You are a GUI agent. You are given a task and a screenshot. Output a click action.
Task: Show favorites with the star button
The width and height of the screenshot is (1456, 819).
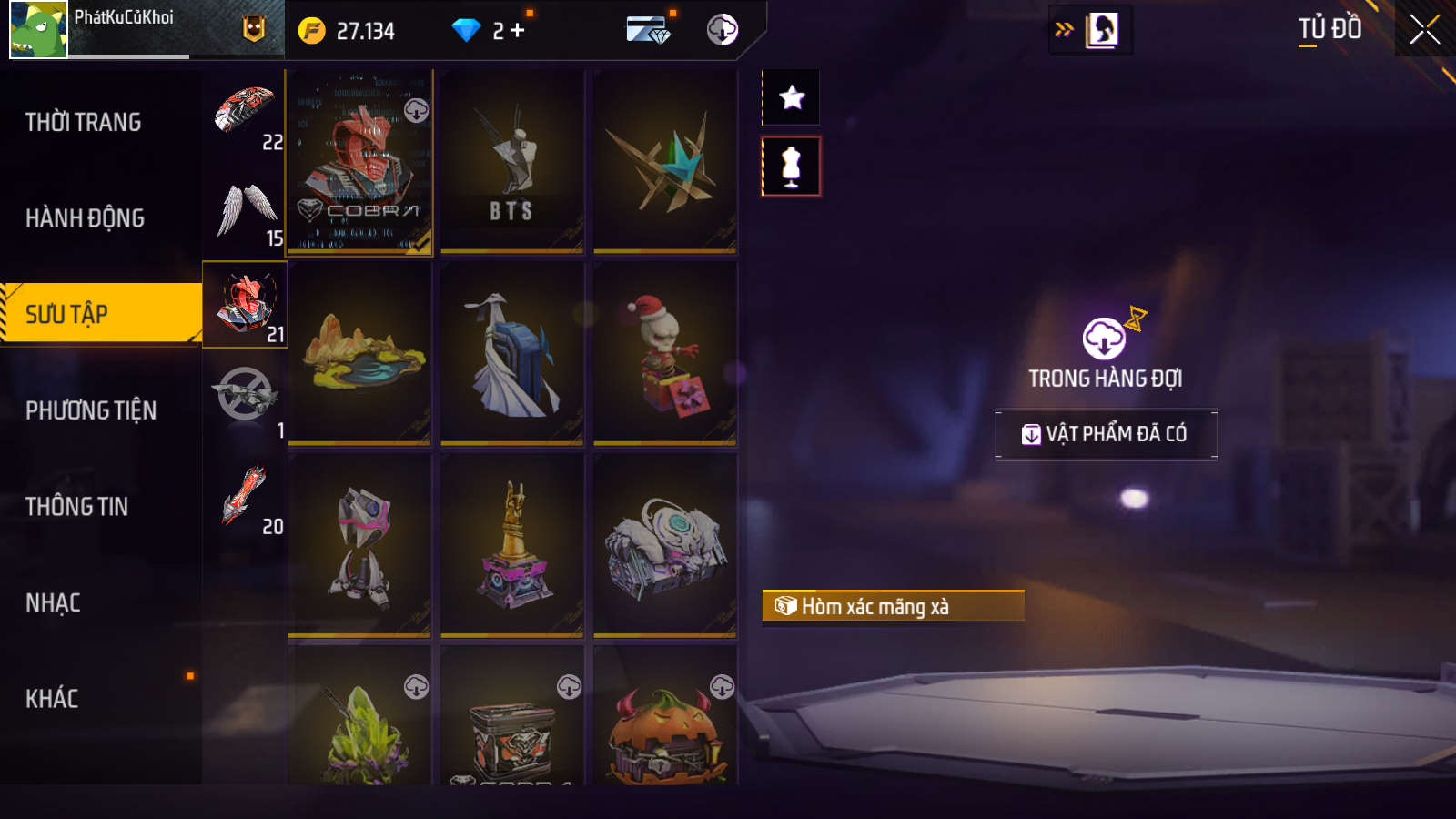point(792,97)
